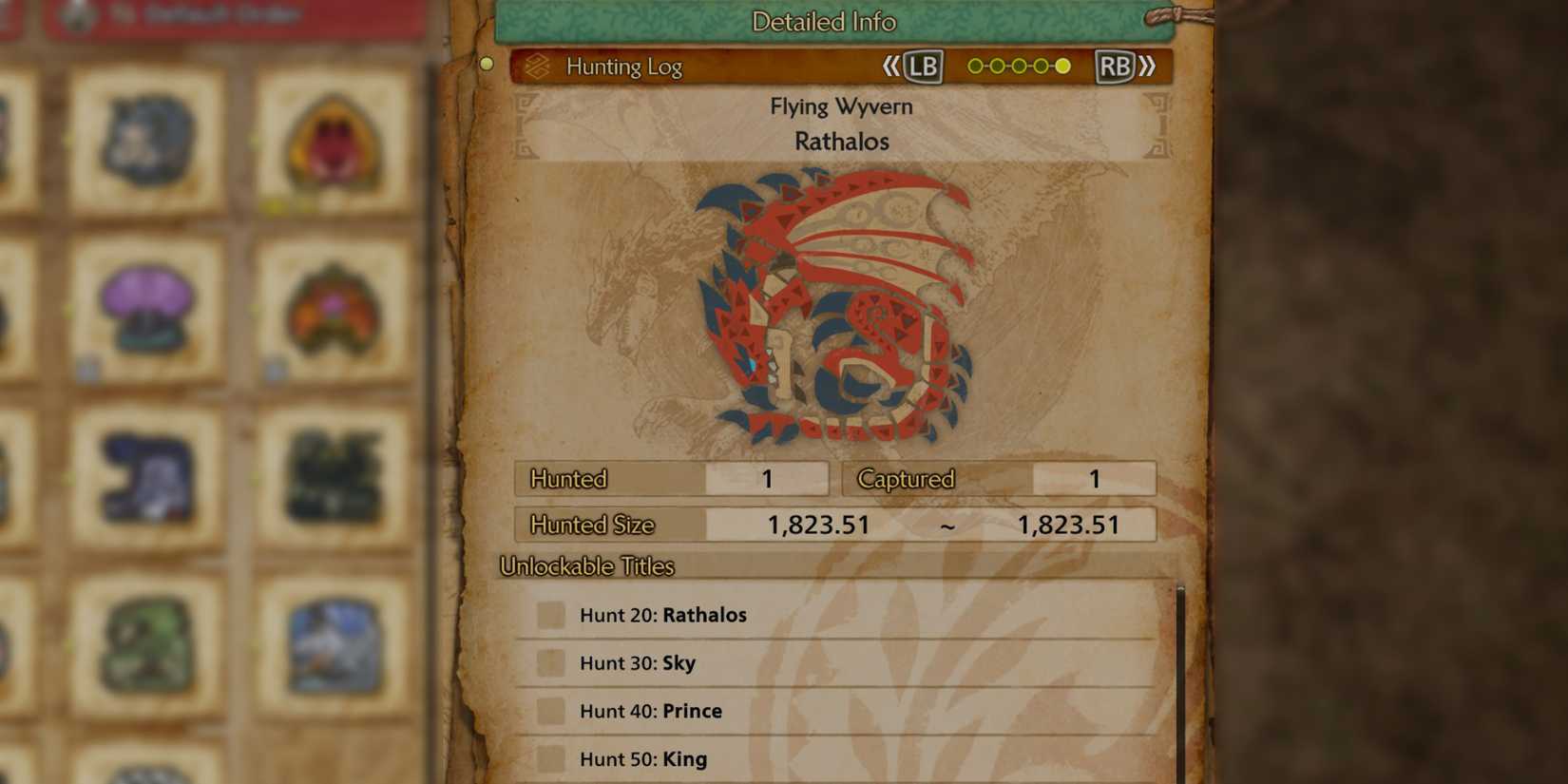Check the Hunt 20: Rathalos title box
This screenshot has height=784, width=1568.
[x=549, y=615]
